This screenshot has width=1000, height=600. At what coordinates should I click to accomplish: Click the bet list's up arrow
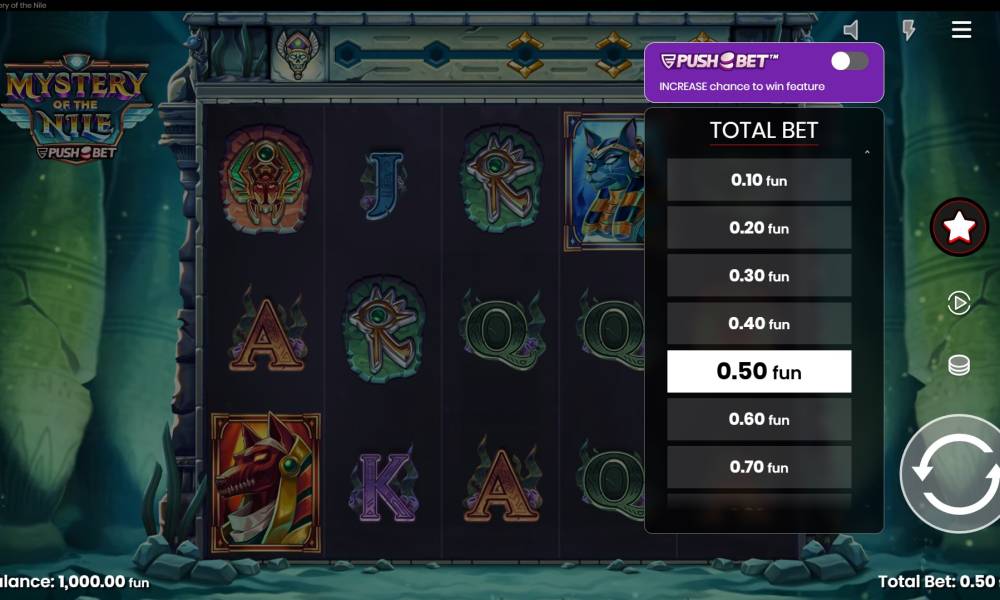pos(866,153)
